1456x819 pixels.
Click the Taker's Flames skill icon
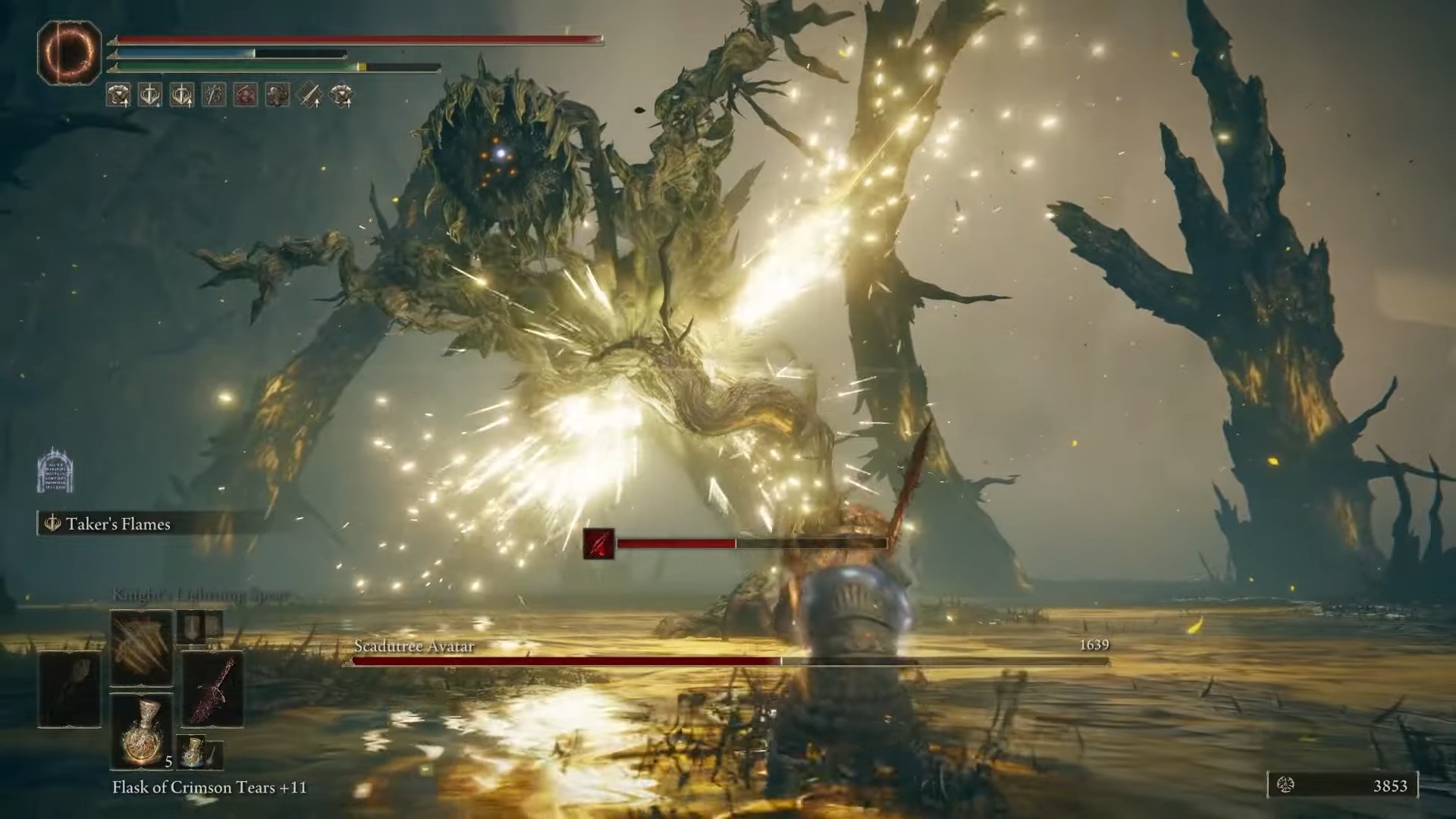[52, 524]
